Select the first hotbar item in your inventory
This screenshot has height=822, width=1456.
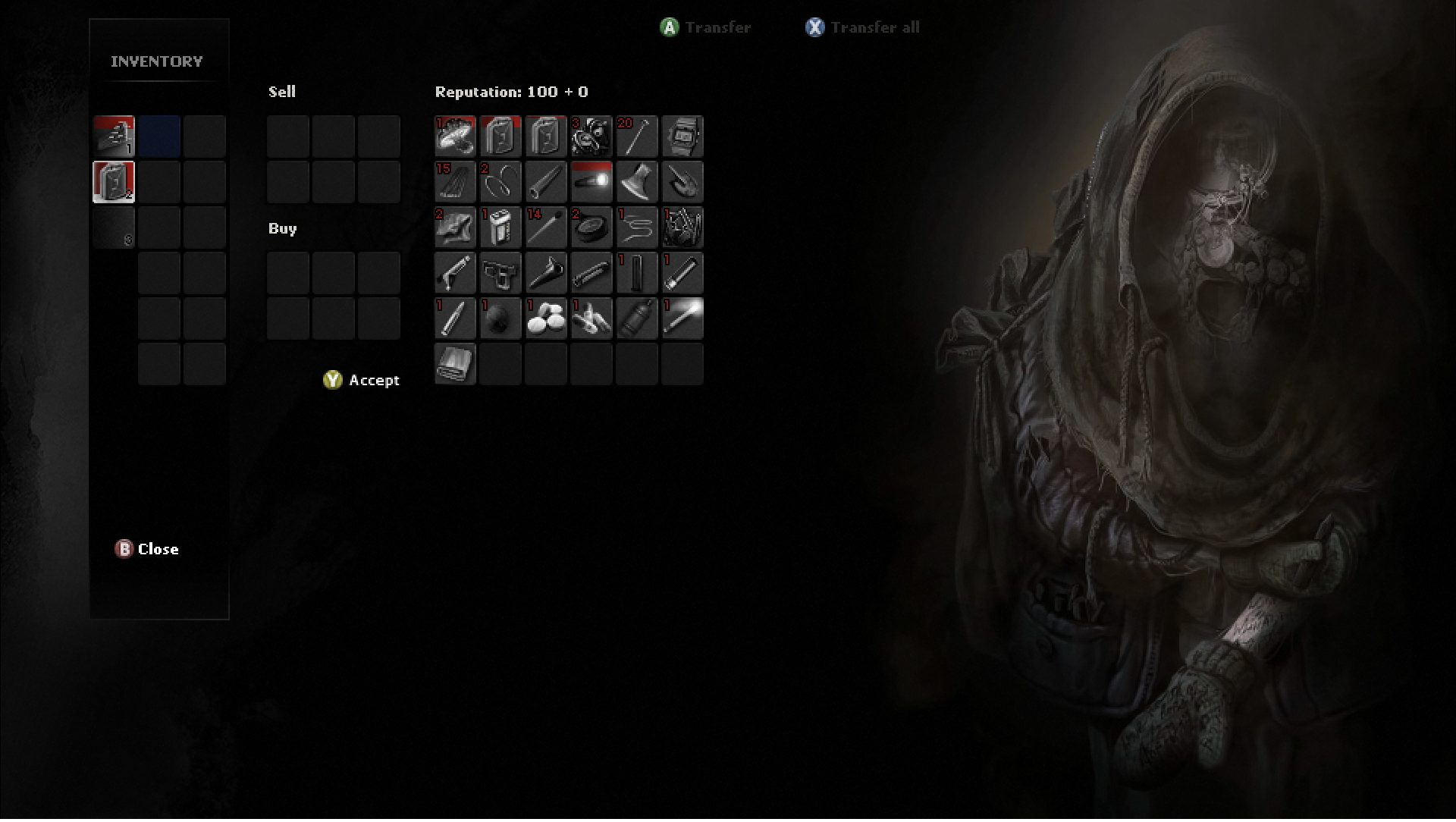(114, 136)
